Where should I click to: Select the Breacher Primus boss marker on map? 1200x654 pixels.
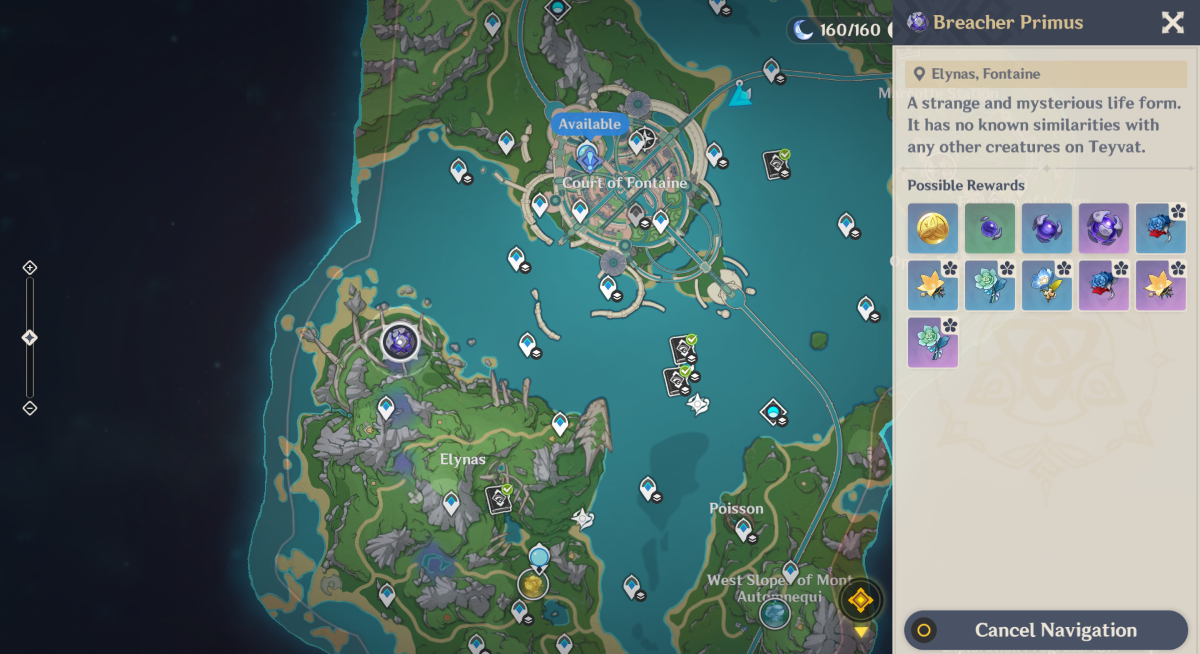(x=400, y=342)
